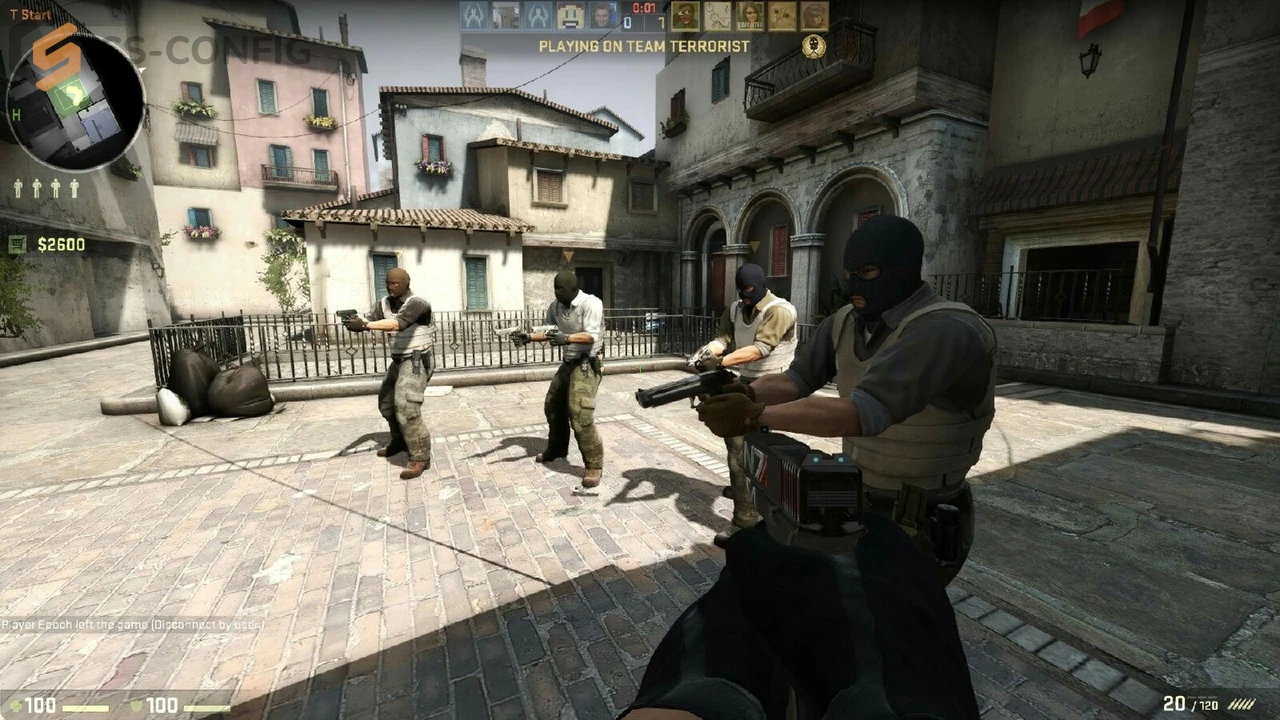Click the $2600 money display
Viewport: 1280px width, 720px height.
(62, 243)
